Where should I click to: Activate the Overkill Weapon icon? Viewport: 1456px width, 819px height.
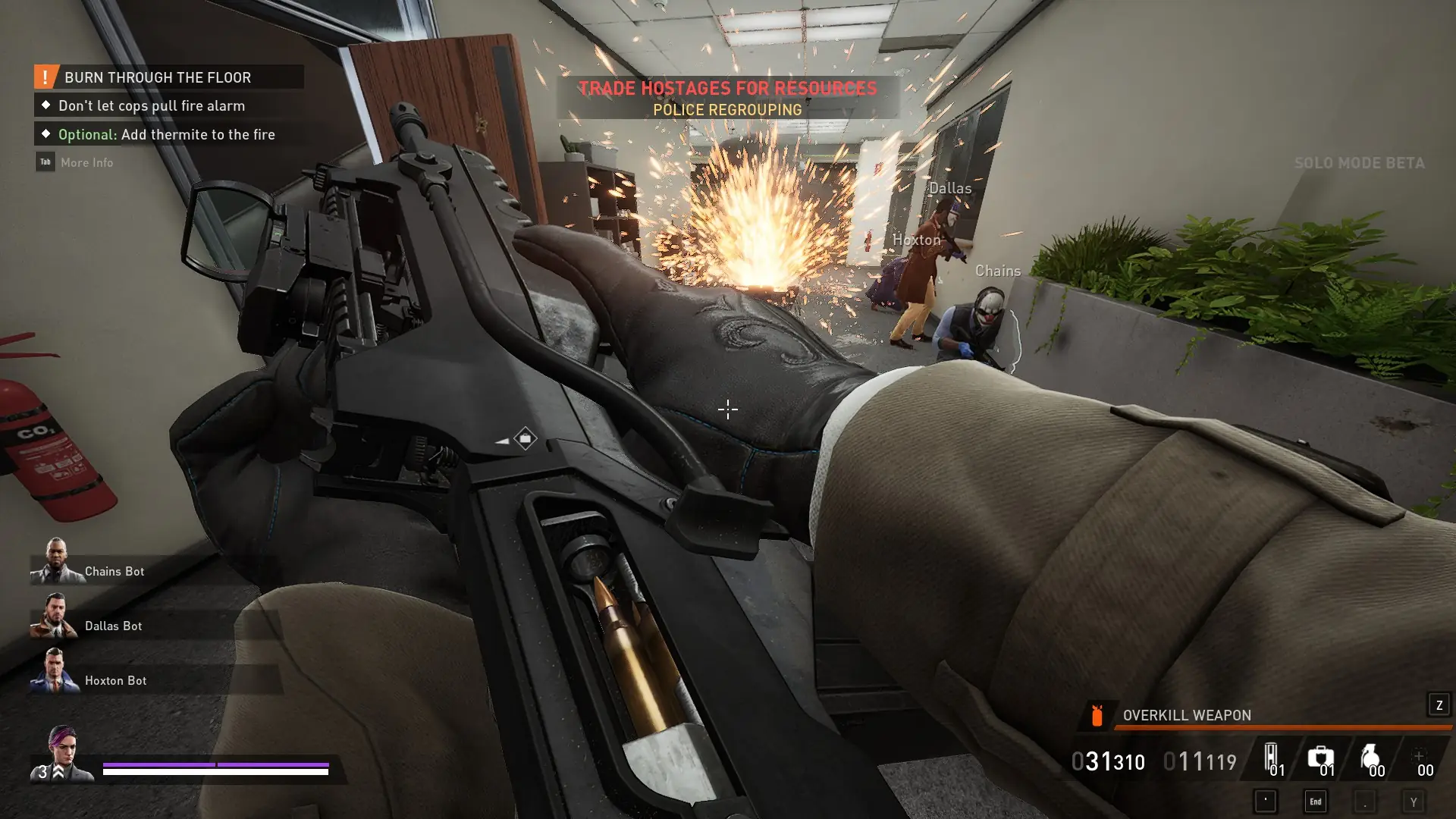click(x=1097, y=715)
